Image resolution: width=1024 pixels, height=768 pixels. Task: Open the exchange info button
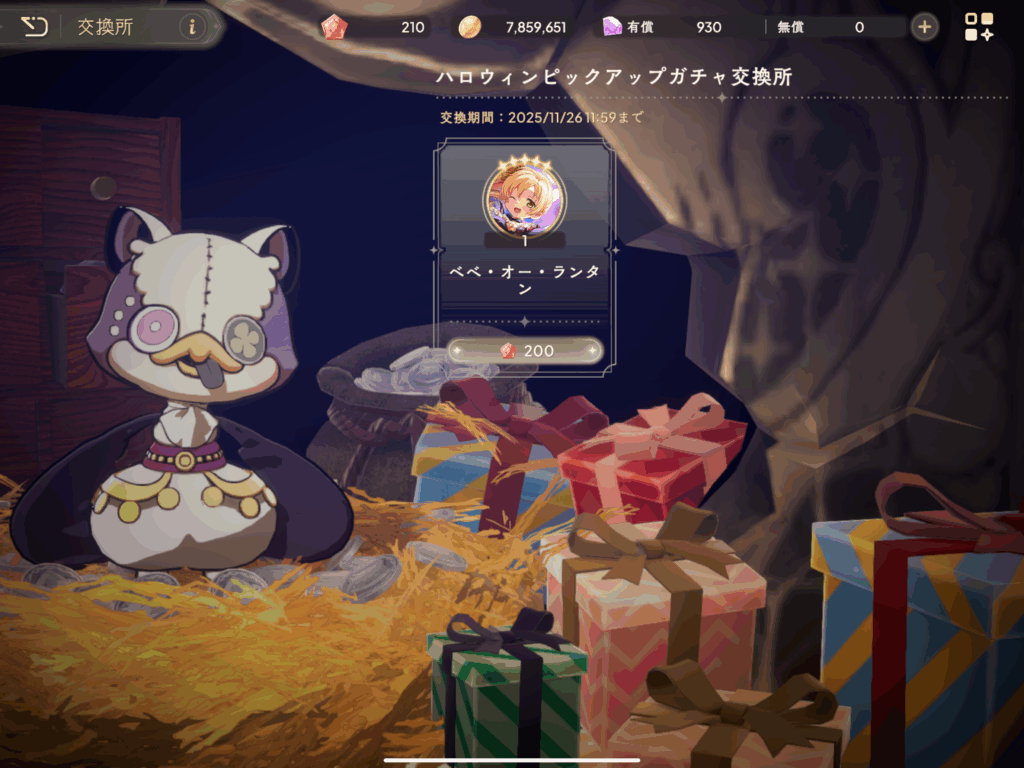pyautogui.click(x=193, y=27)
